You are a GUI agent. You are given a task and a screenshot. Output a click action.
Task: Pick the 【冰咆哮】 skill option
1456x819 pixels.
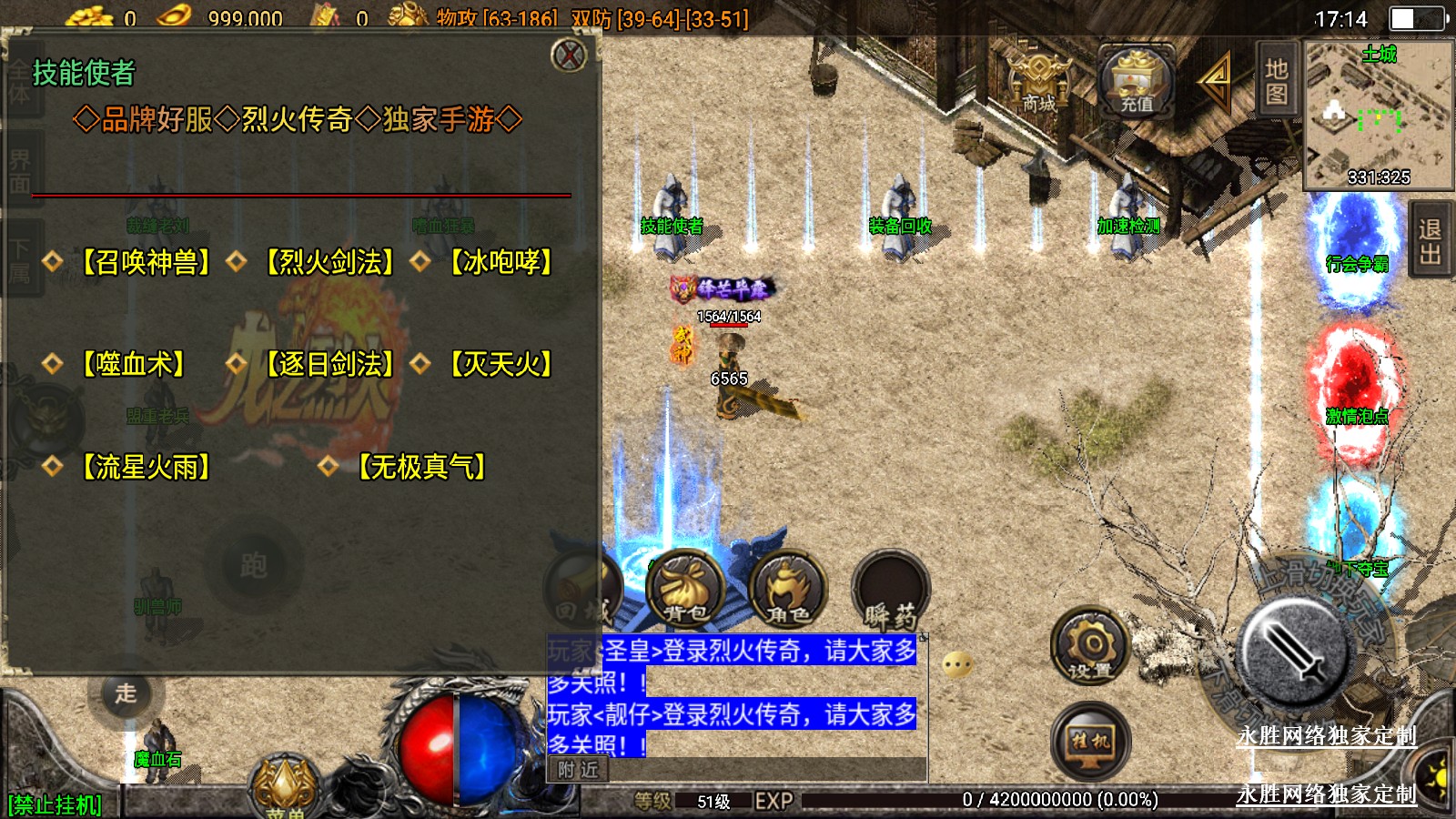(501, 262)
